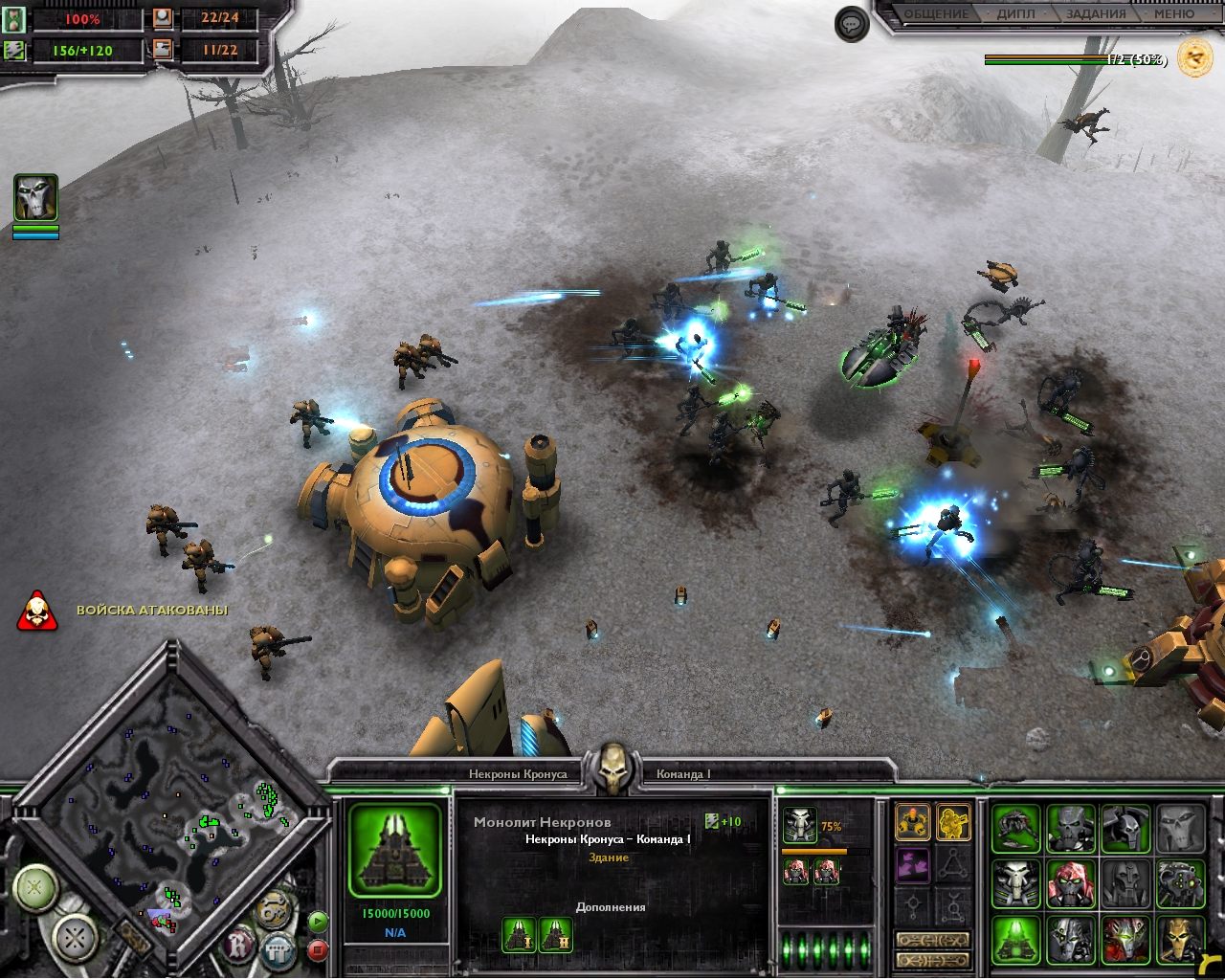Image resolution: width=1225 pixels, height=980 pixels.
Task: Click the gothic R round button
Action: tap(237, 947)
